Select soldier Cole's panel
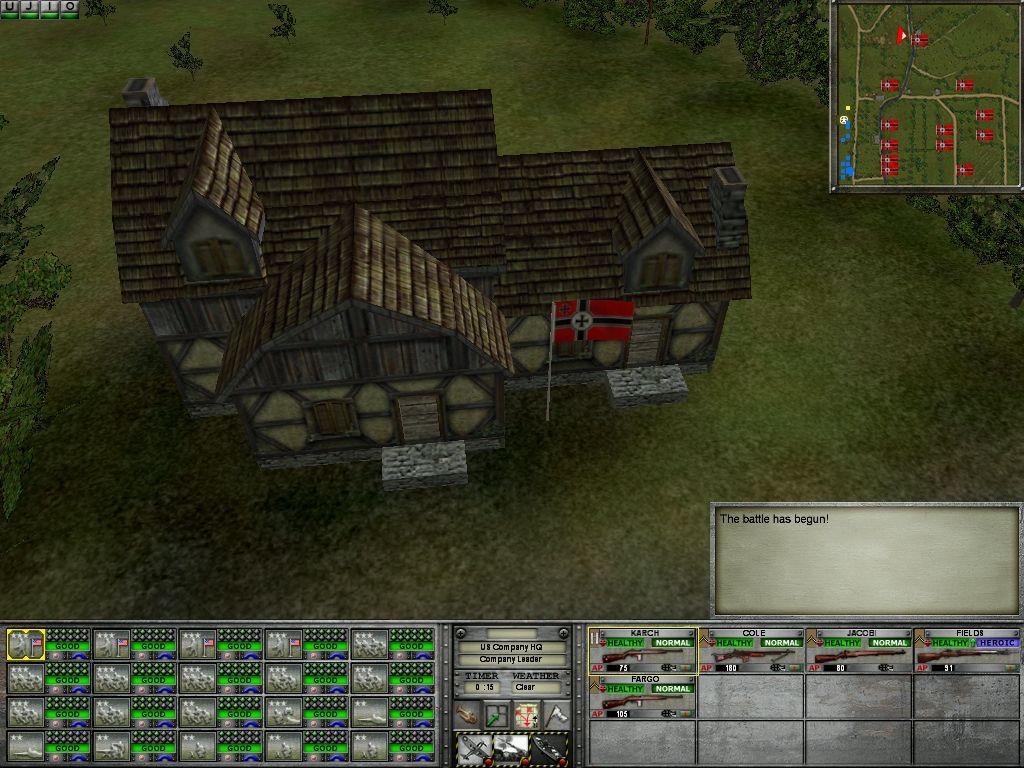Viewport: 1024px width, 768px height. (751, 650)
